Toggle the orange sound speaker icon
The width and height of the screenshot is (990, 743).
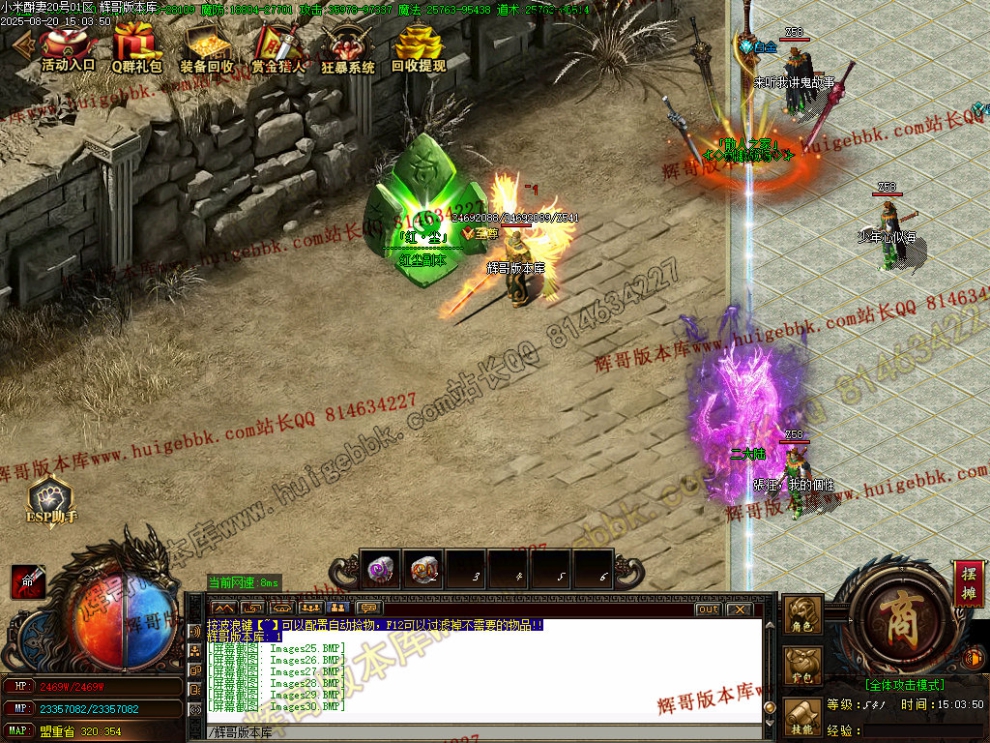pos(971,658)
